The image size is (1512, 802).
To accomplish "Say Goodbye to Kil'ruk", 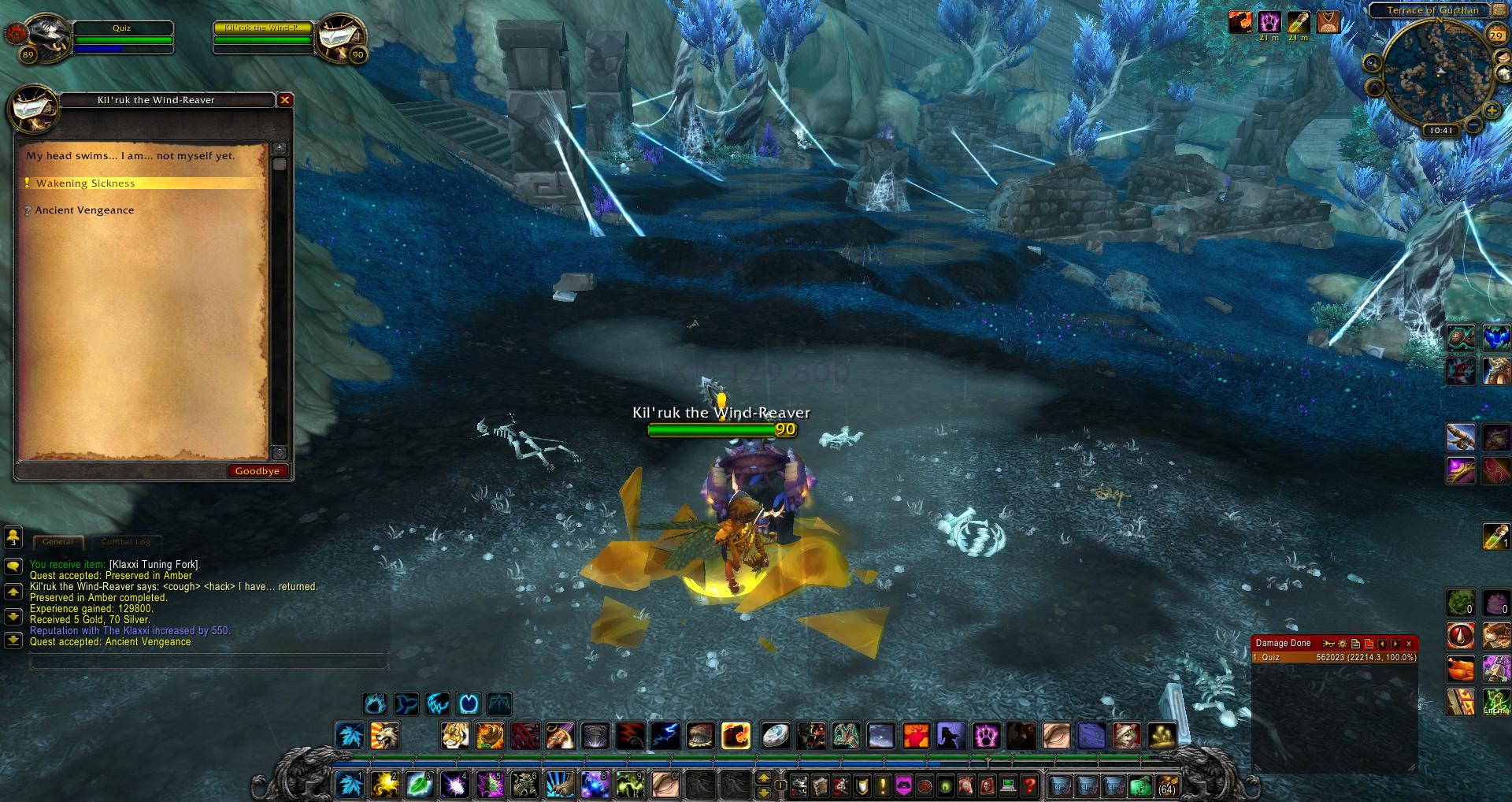I will point(257,471).
